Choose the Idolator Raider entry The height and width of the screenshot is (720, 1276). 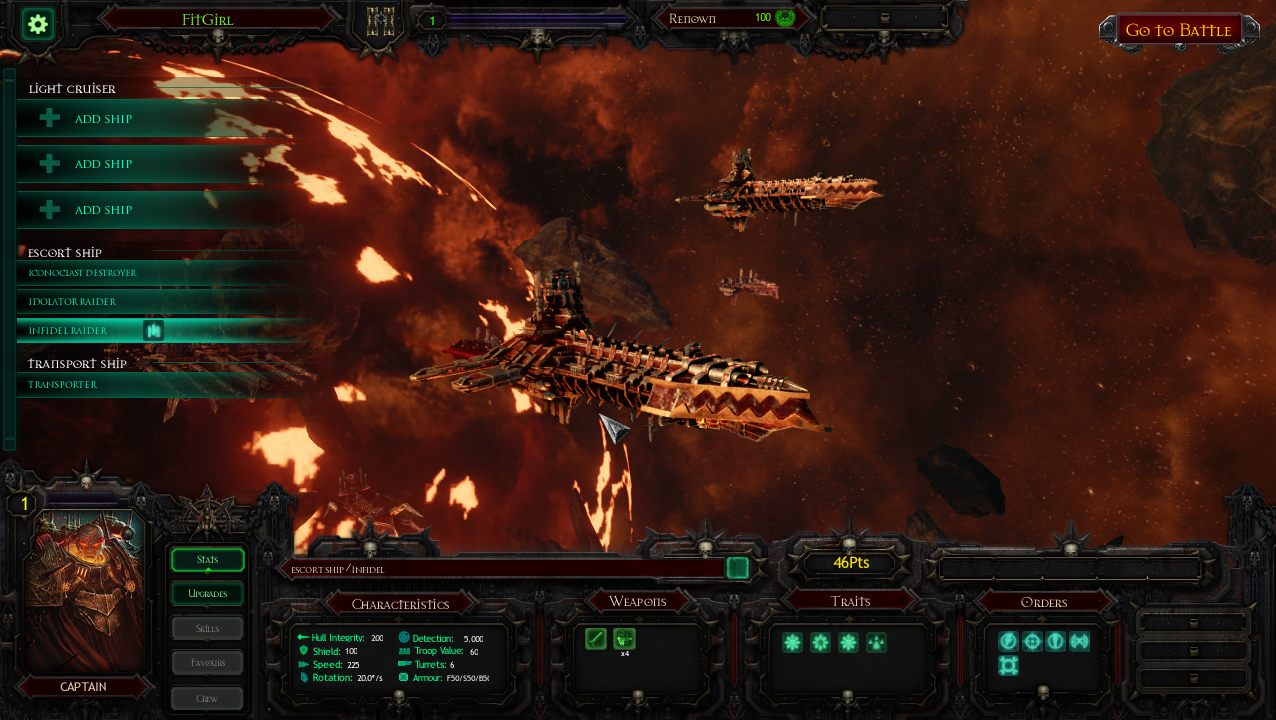point(73,302)
